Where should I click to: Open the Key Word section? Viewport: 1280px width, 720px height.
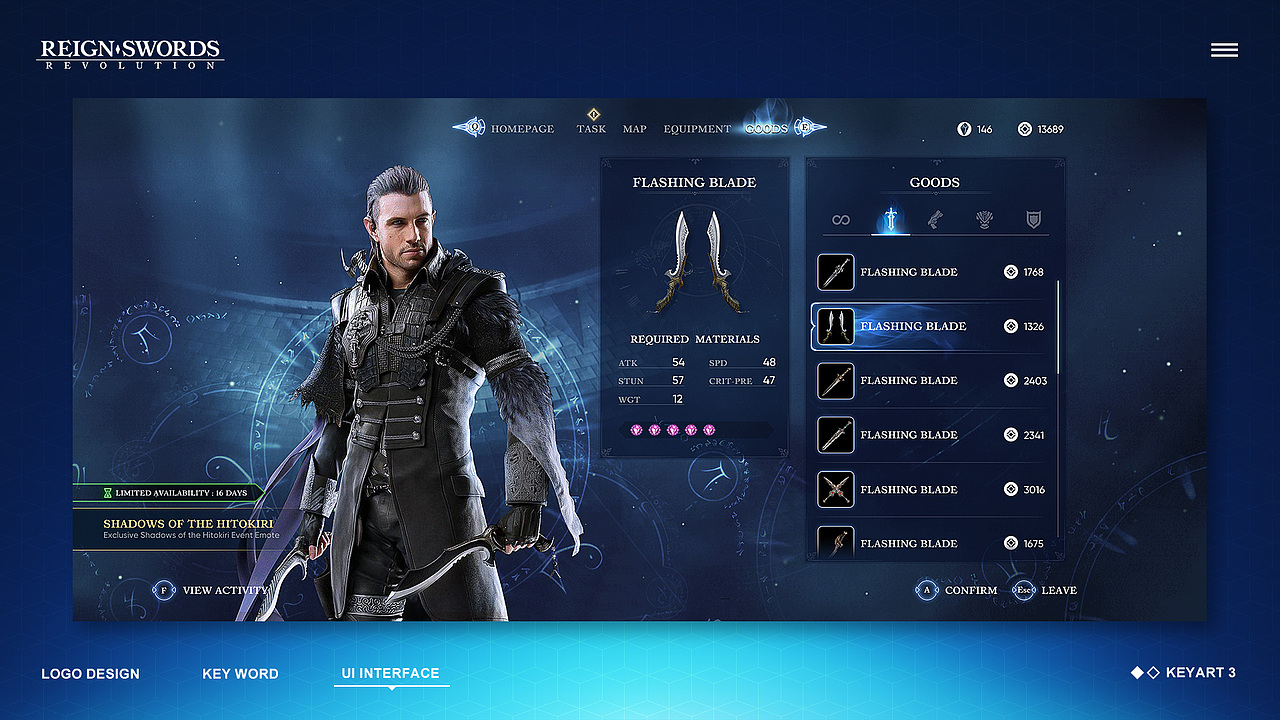[x=240, y=674]
